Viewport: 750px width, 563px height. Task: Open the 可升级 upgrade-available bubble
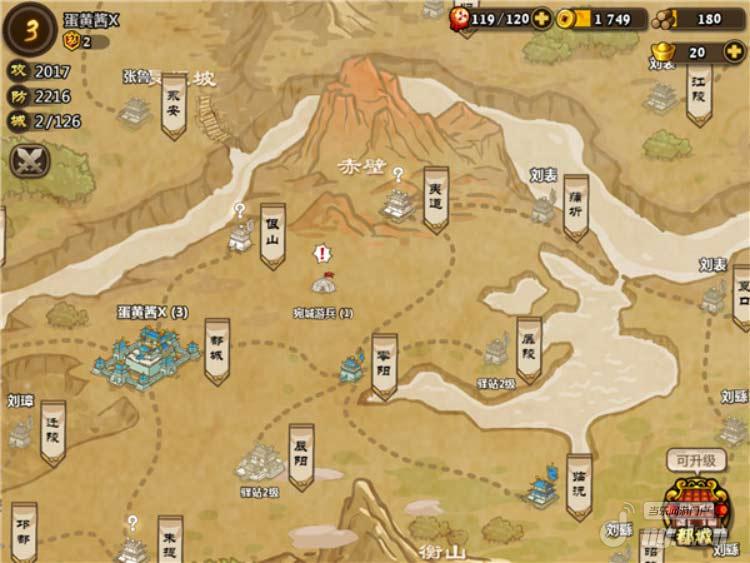696,461
